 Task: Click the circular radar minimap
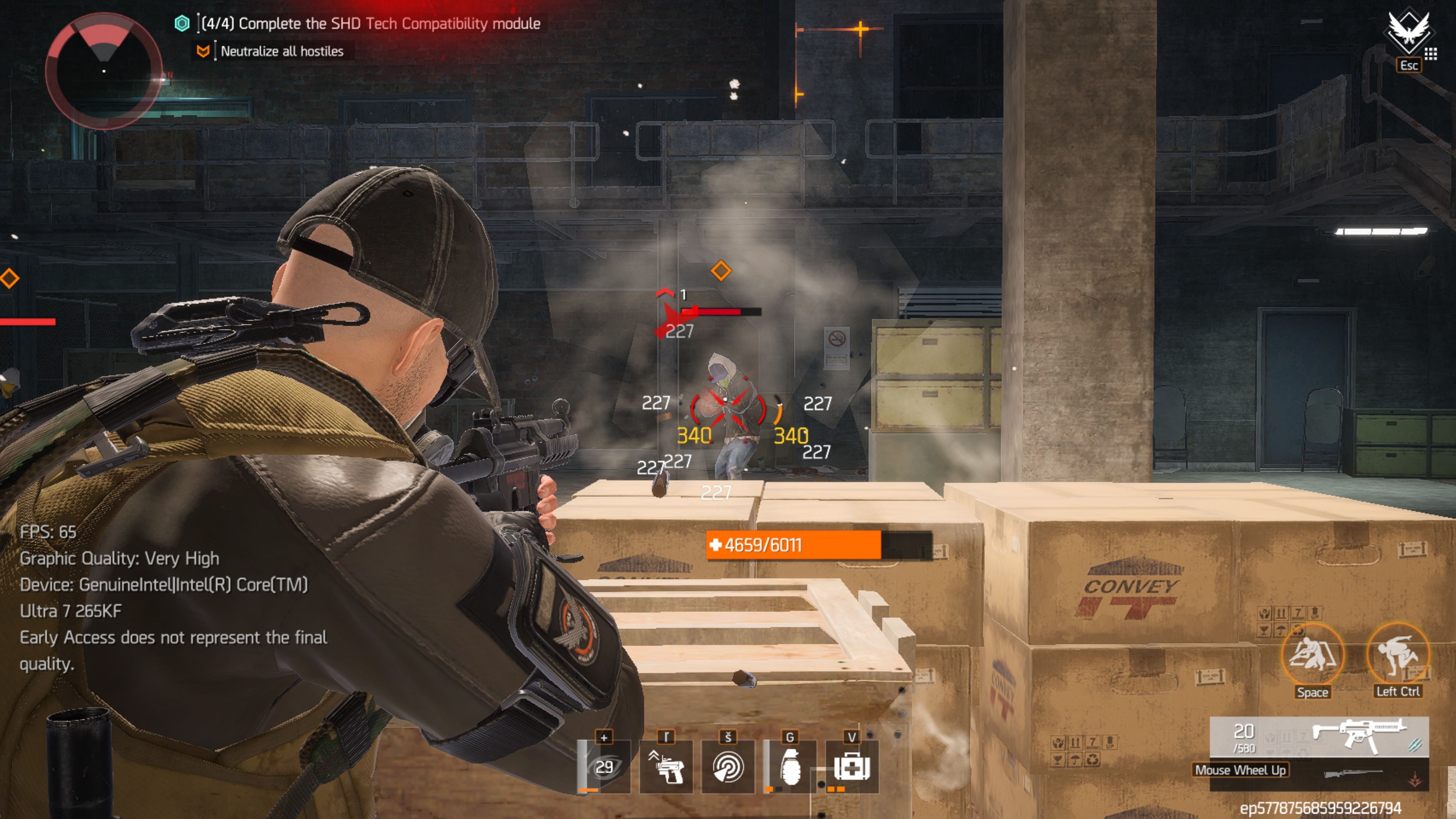[104, 71]
